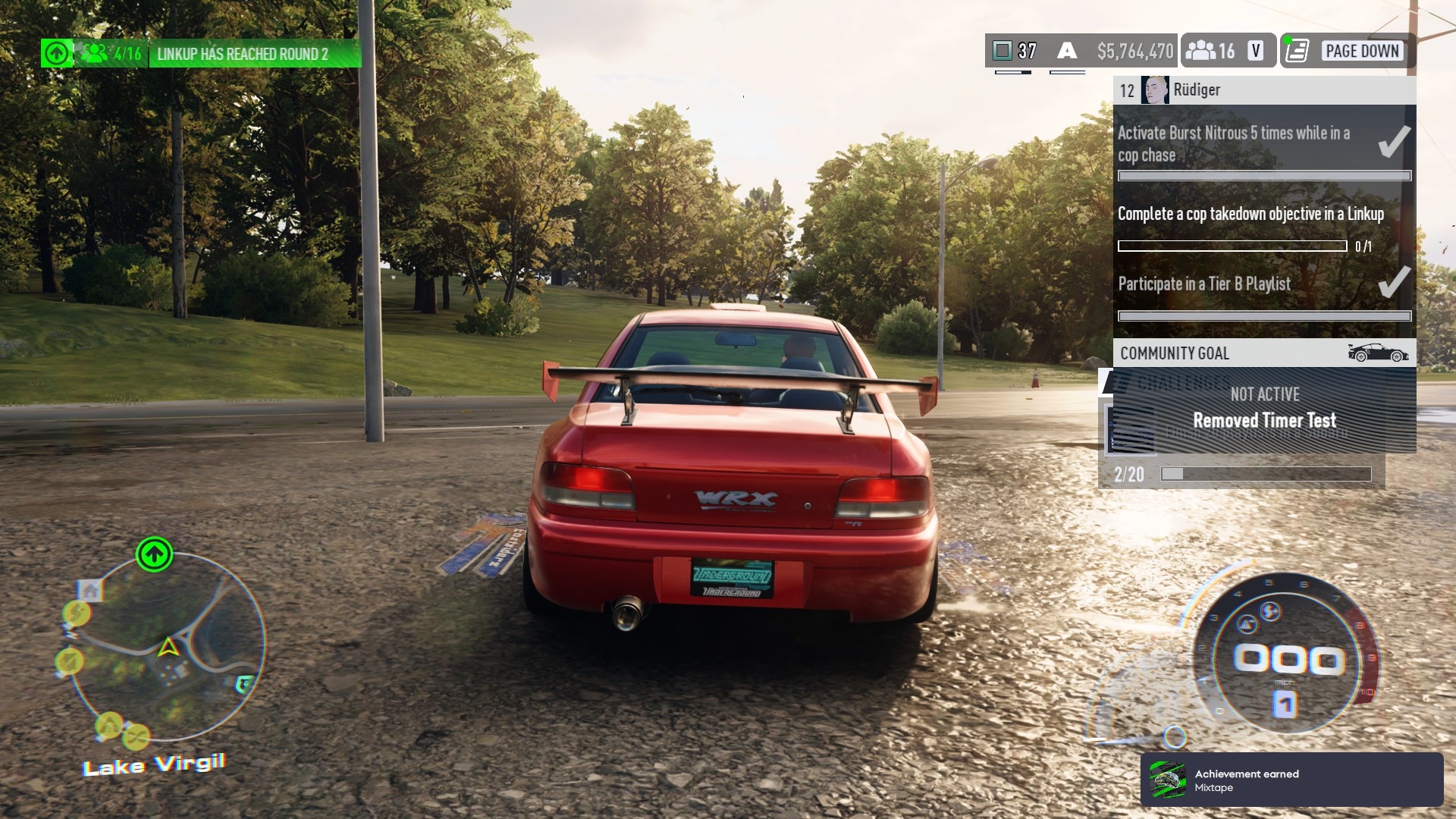Screen dimensions: 1456x819
Task: Open the Mixtape achievement earned notification
Action: pos(1291,780)
